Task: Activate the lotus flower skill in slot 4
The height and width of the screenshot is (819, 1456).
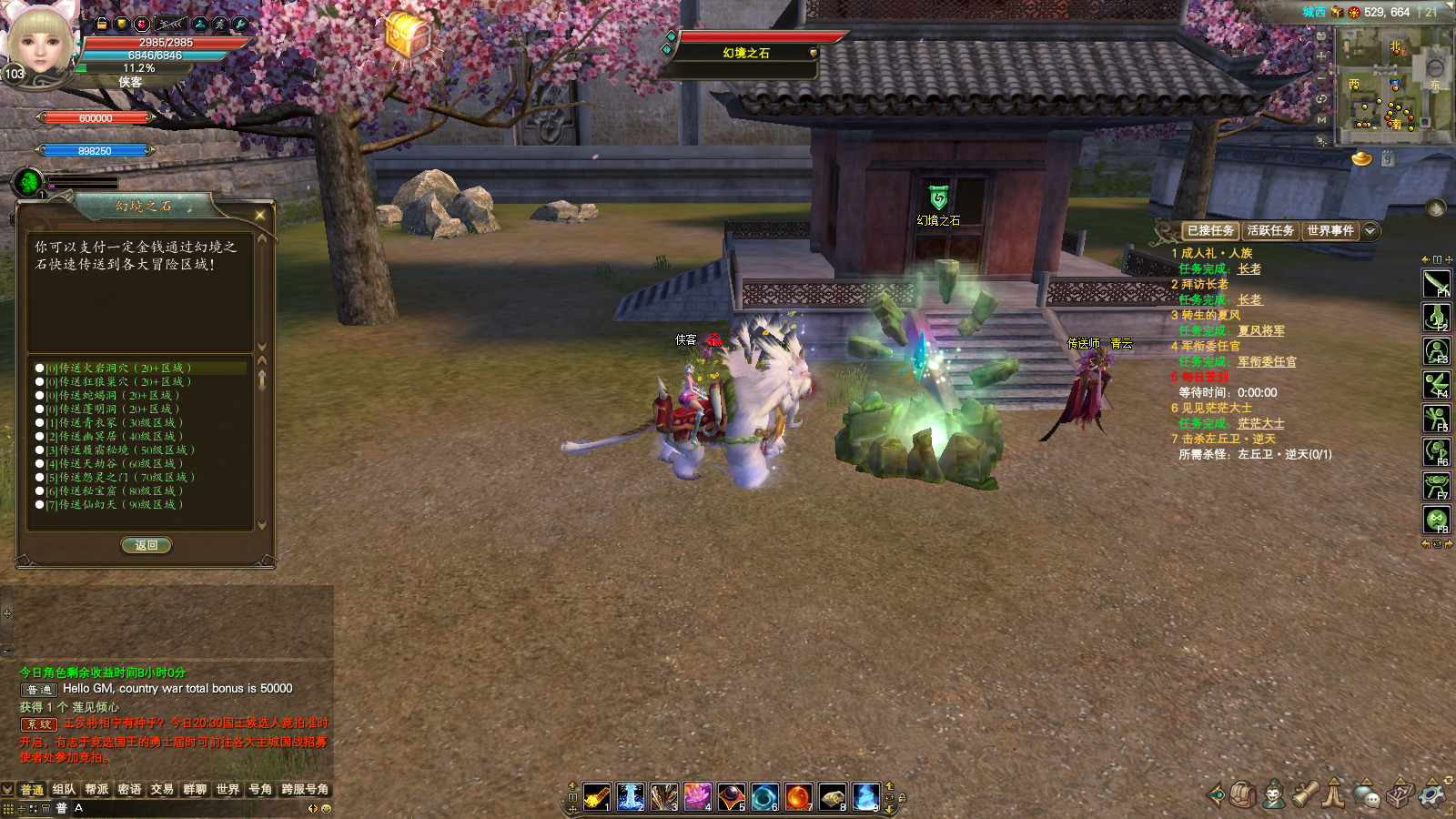Action: click(x=697, y=796)
